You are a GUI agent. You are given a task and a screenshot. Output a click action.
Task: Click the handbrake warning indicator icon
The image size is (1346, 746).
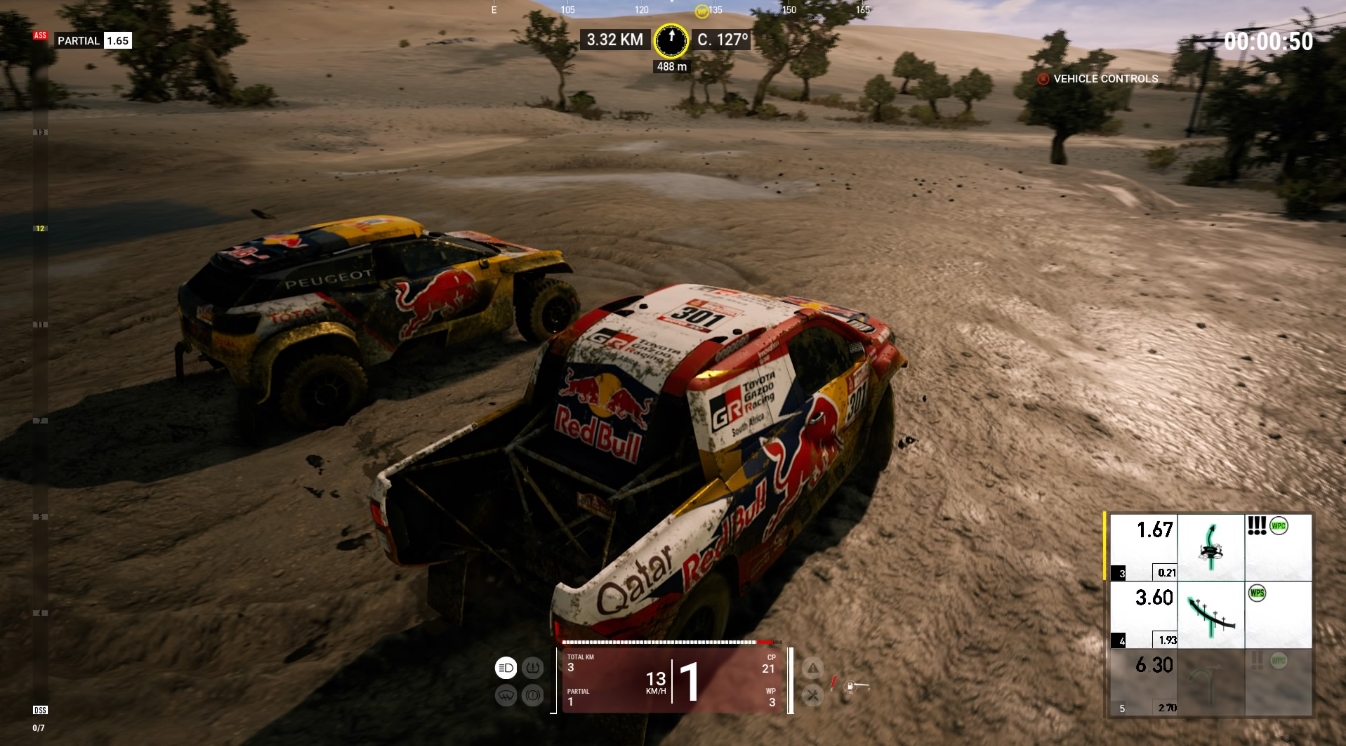533,695
